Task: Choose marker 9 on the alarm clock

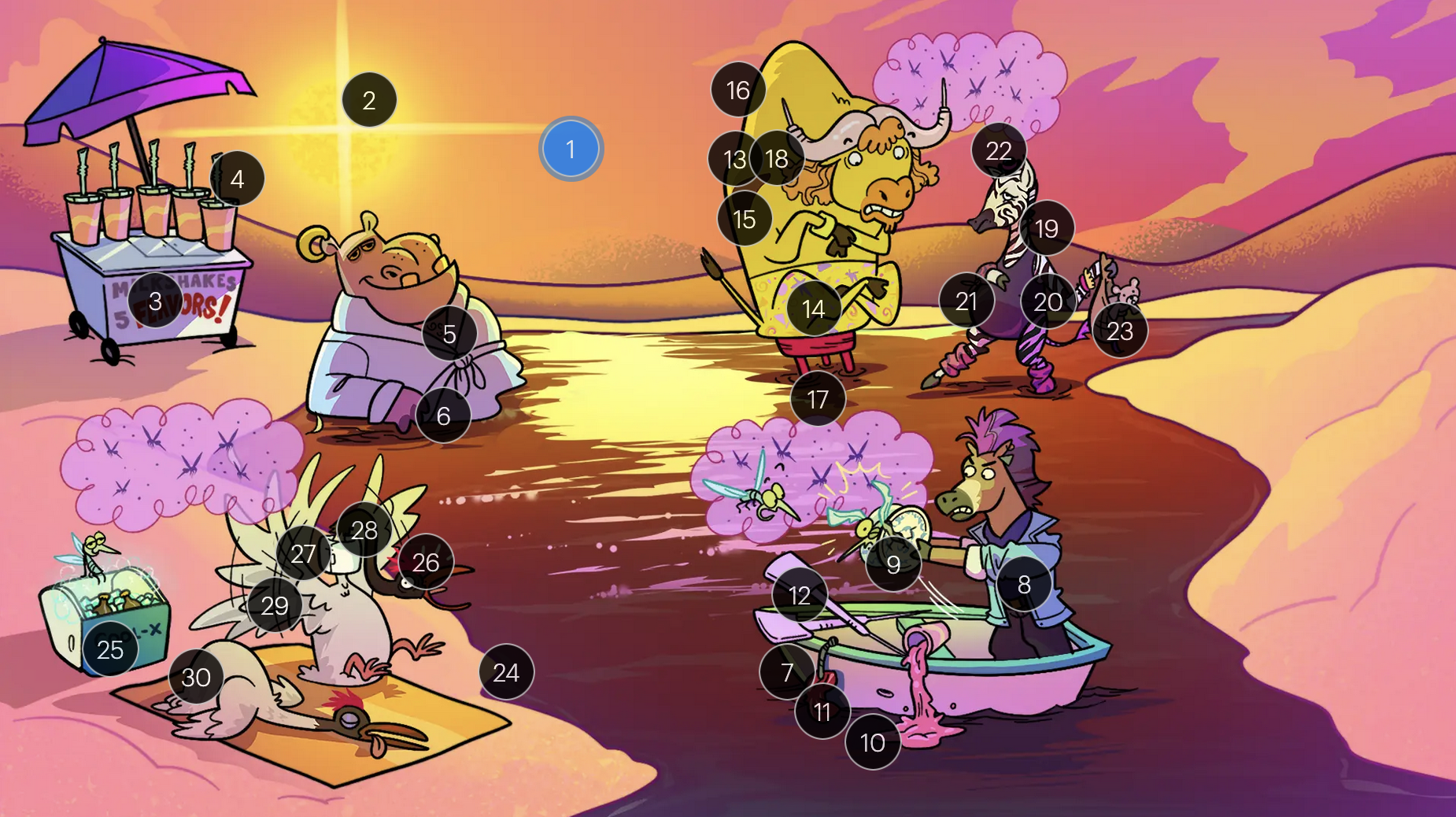Action: 892,564
